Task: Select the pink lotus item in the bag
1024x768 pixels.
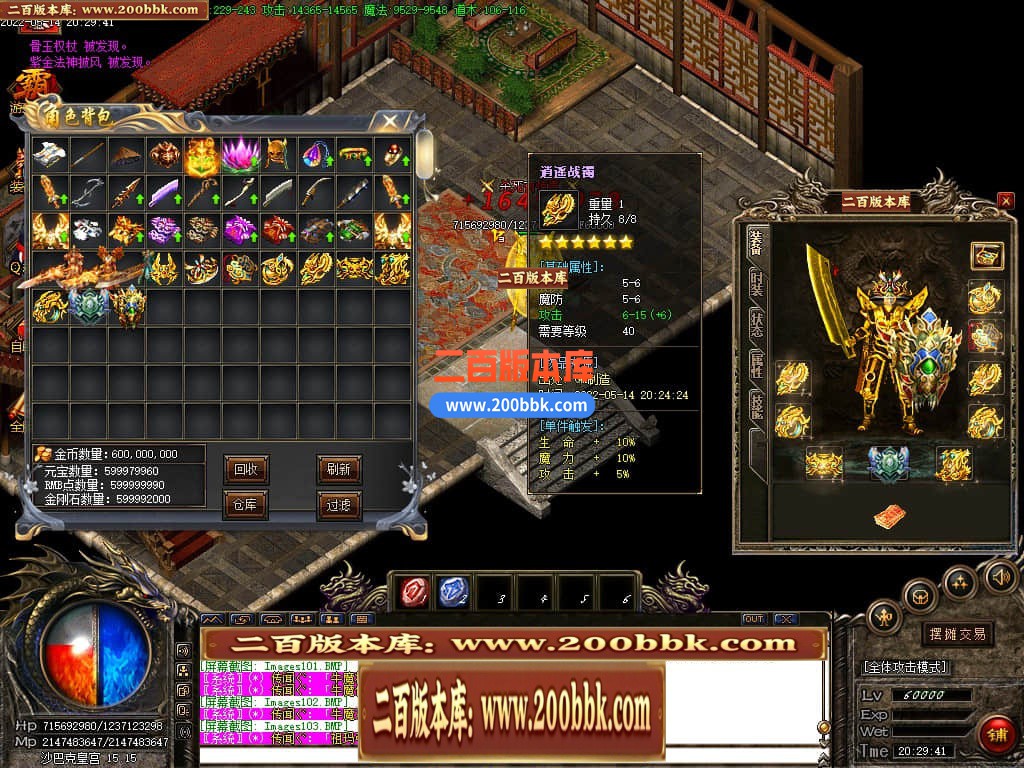Action: pyautogui.click(x=240, y=155)
